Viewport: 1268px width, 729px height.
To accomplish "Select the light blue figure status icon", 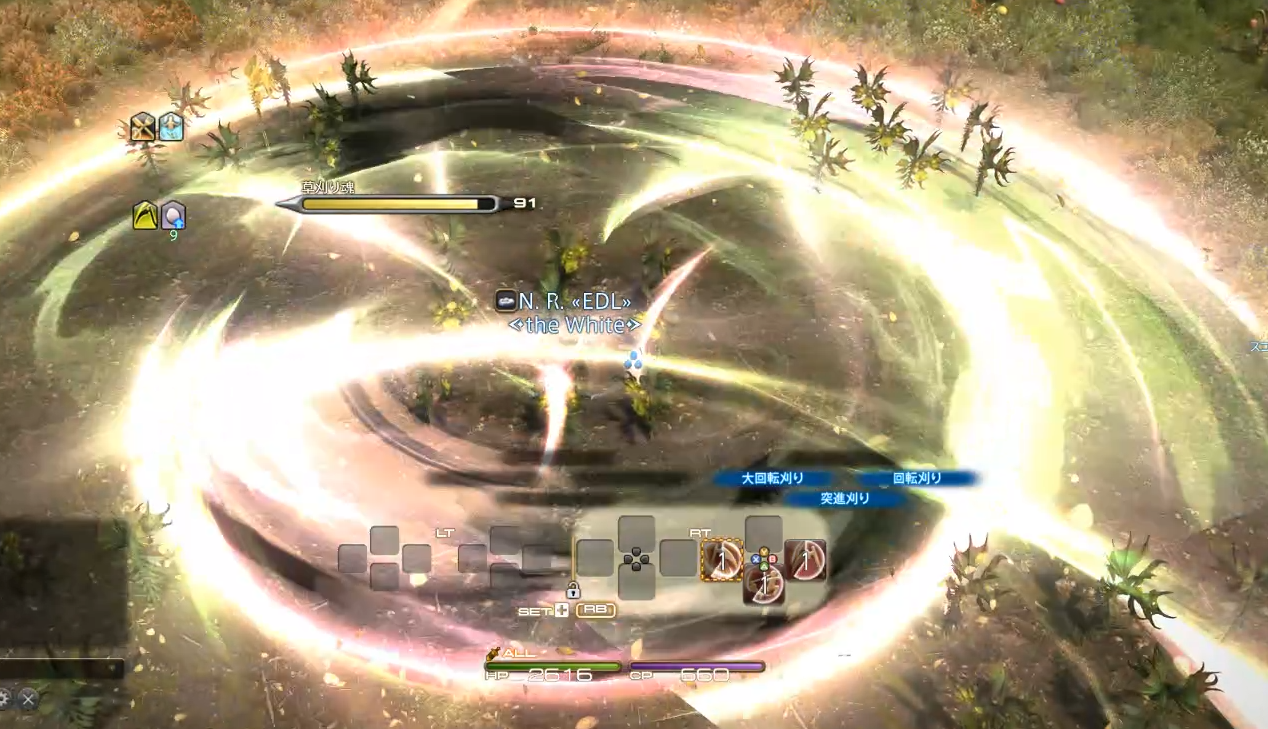I will tap(171, 127).
